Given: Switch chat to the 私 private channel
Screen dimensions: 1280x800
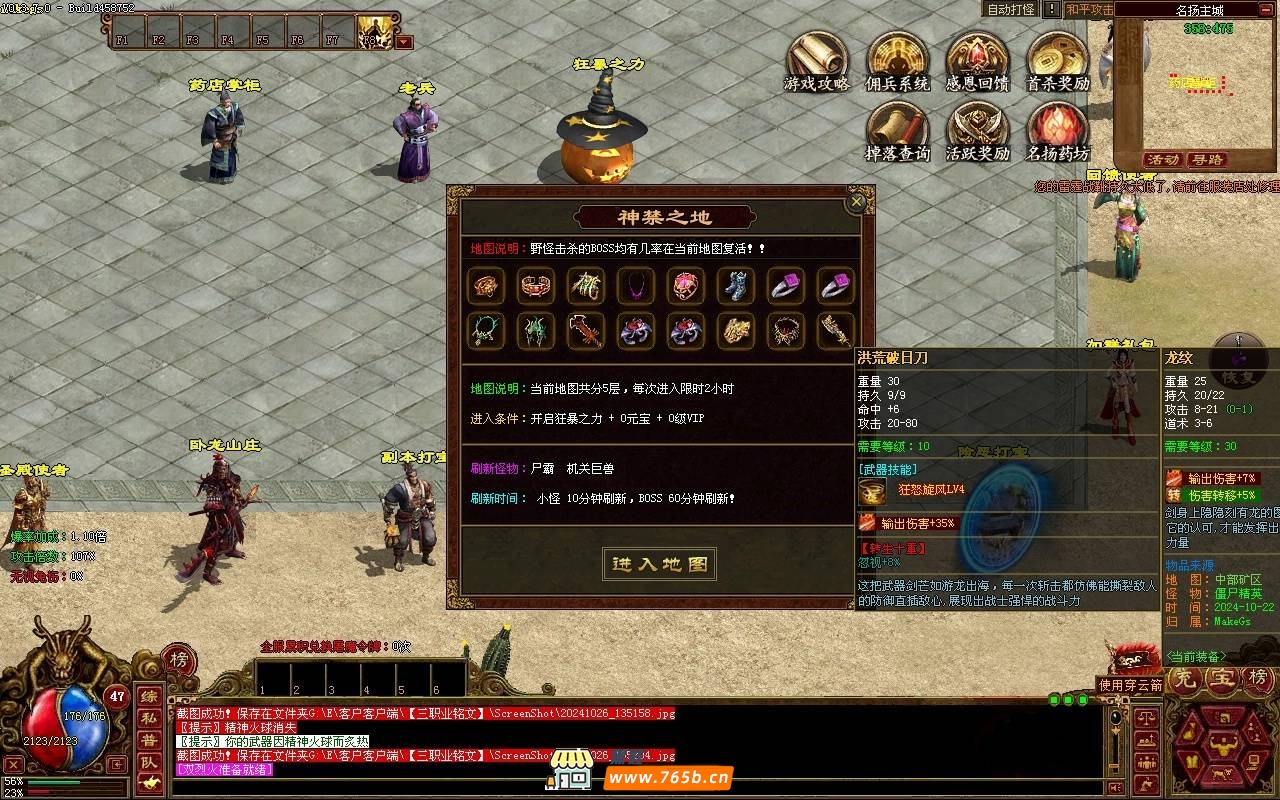Looking at the screenshot, I should point(148,718).
